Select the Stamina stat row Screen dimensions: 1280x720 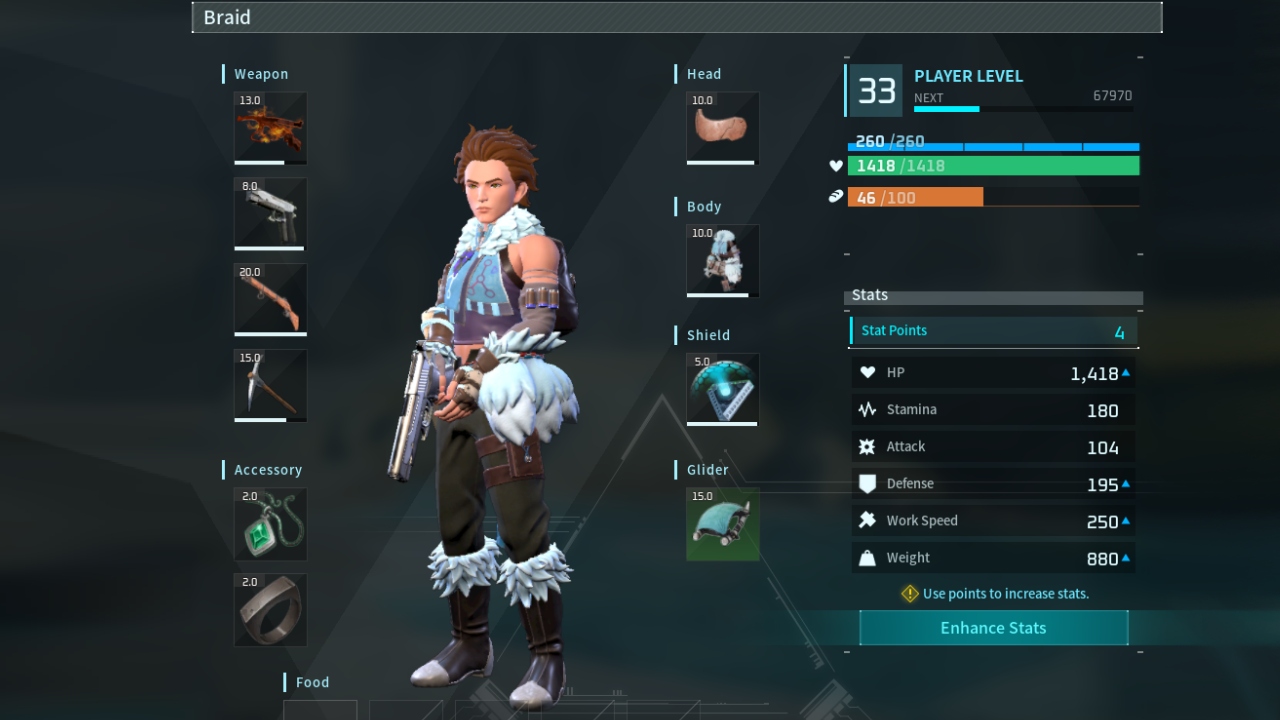coord(993,409)
